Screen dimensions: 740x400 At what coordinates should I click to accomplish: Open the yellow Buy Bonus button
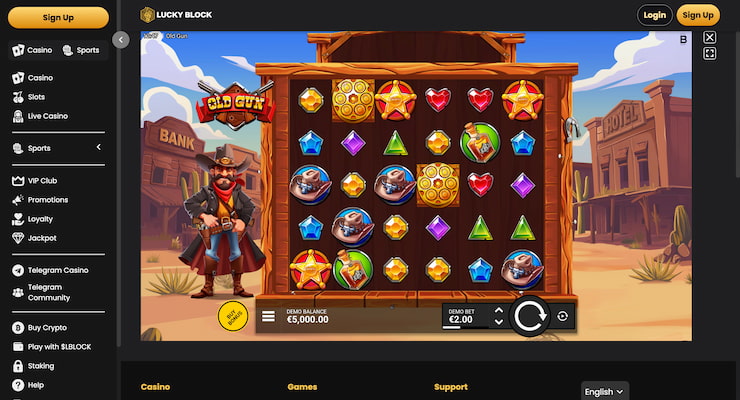[x=233, y=316]
